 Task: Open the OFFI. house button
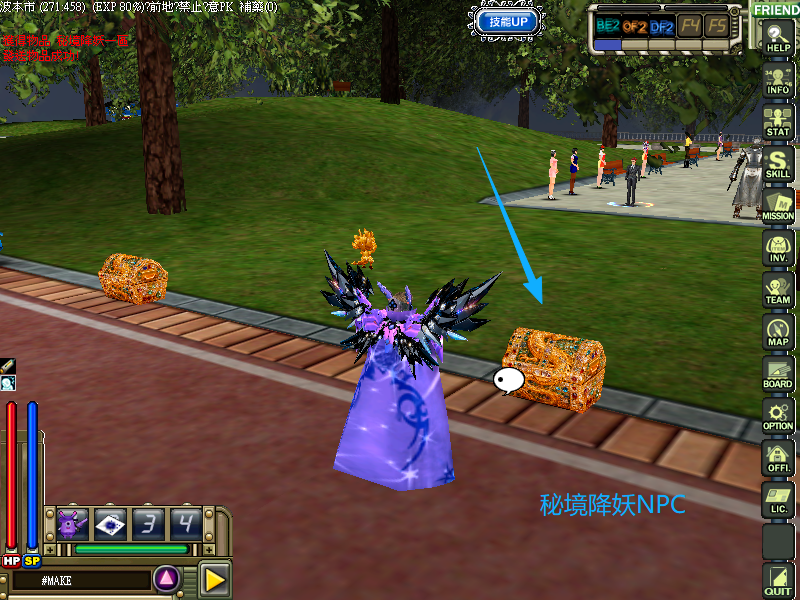click(778, 458)
